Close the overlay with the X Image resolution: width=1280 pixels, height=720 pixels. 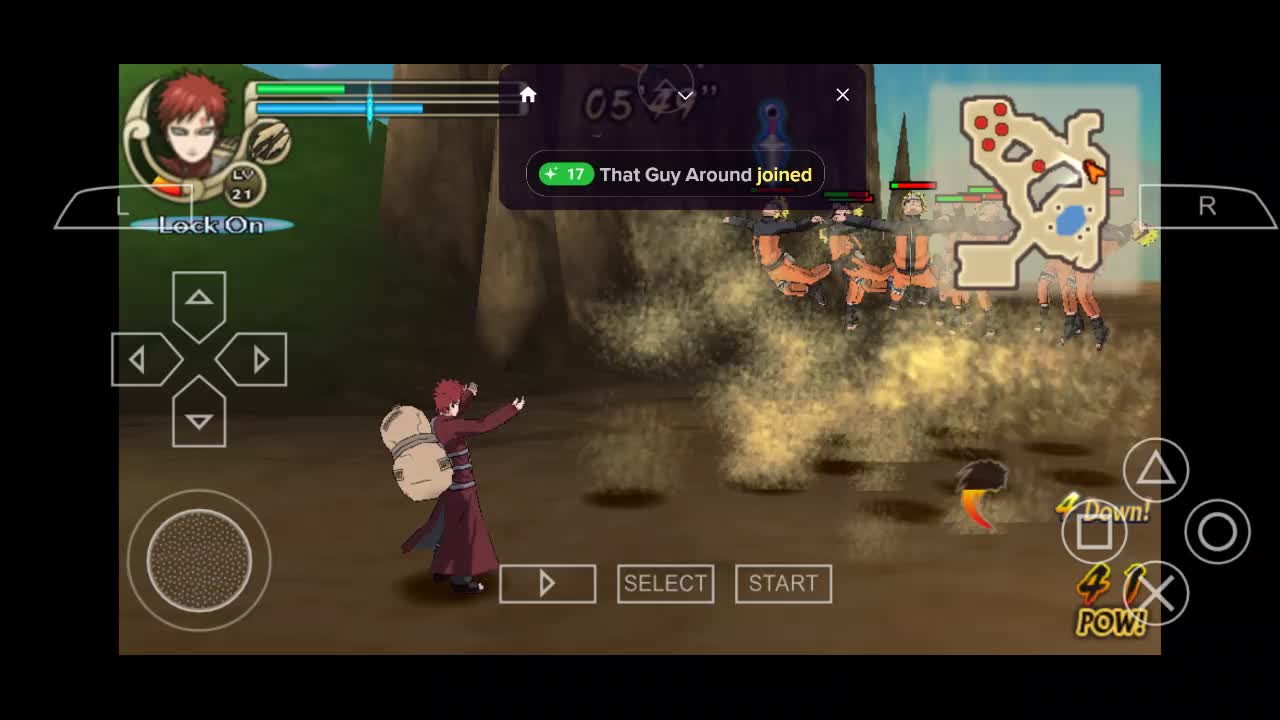(843, 95)
